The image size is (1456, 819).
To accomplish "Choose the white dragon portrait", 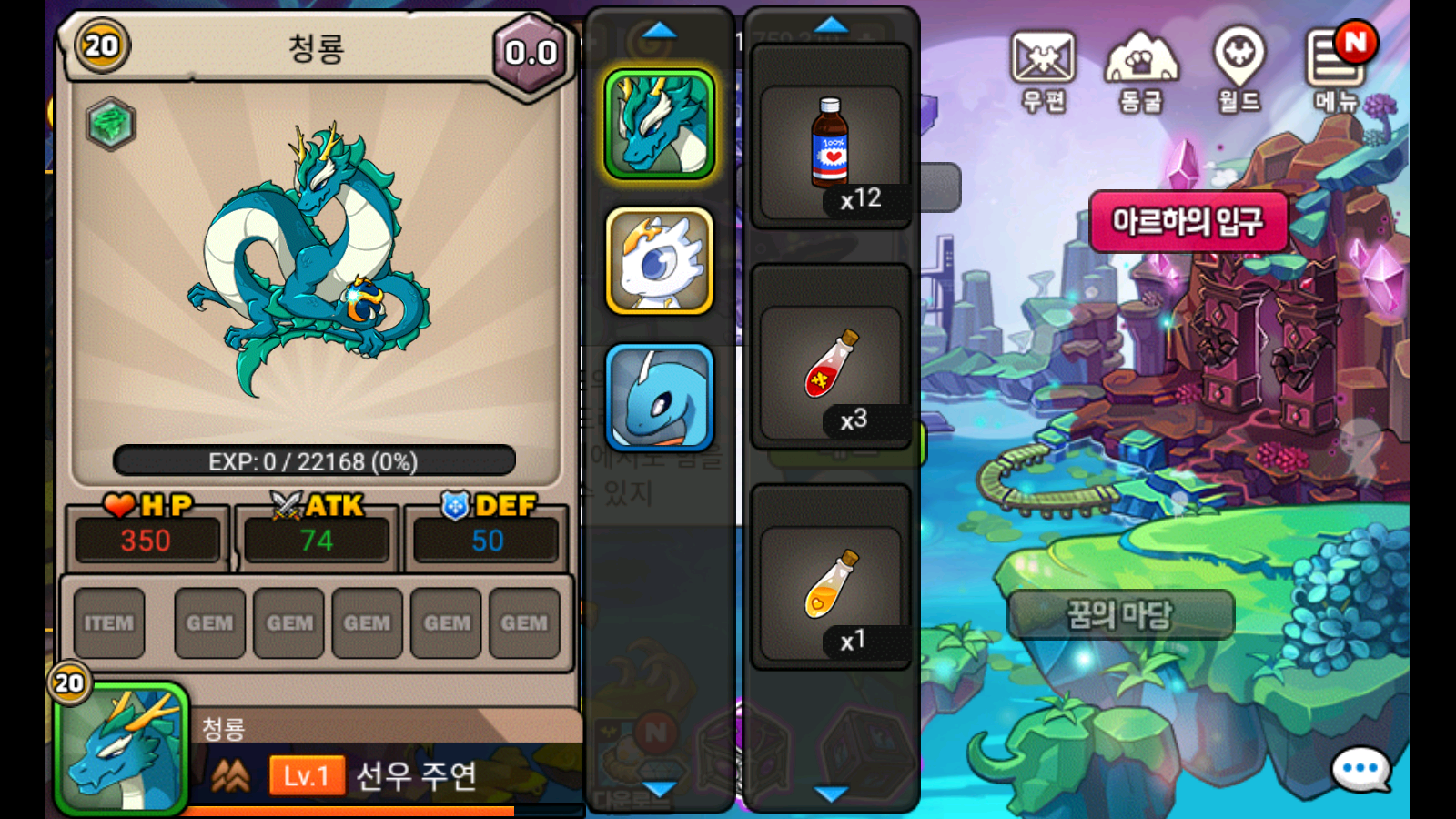I will [660, 261].
